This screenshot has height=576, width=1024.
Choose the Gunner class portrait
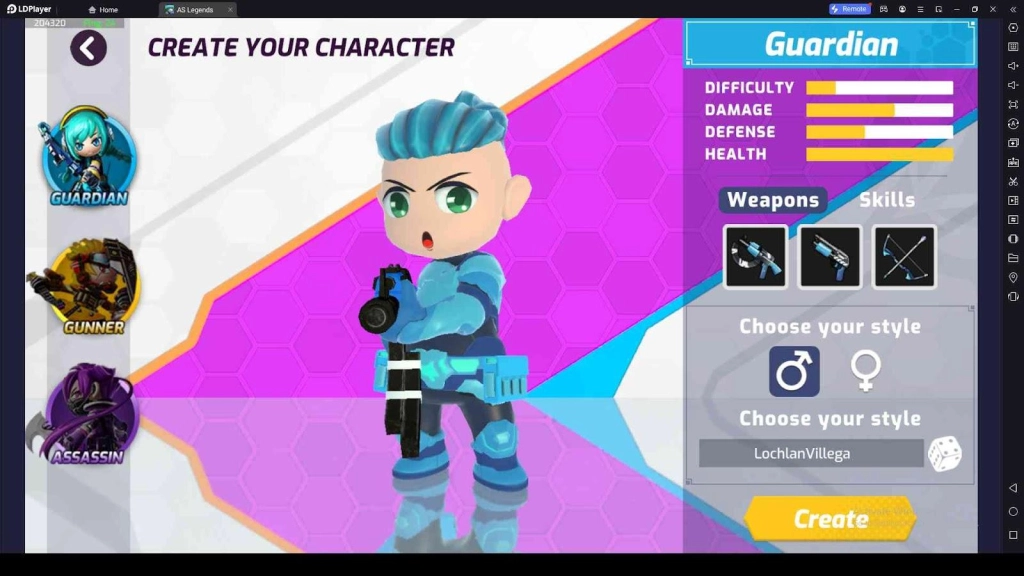[x=88, y=285]
